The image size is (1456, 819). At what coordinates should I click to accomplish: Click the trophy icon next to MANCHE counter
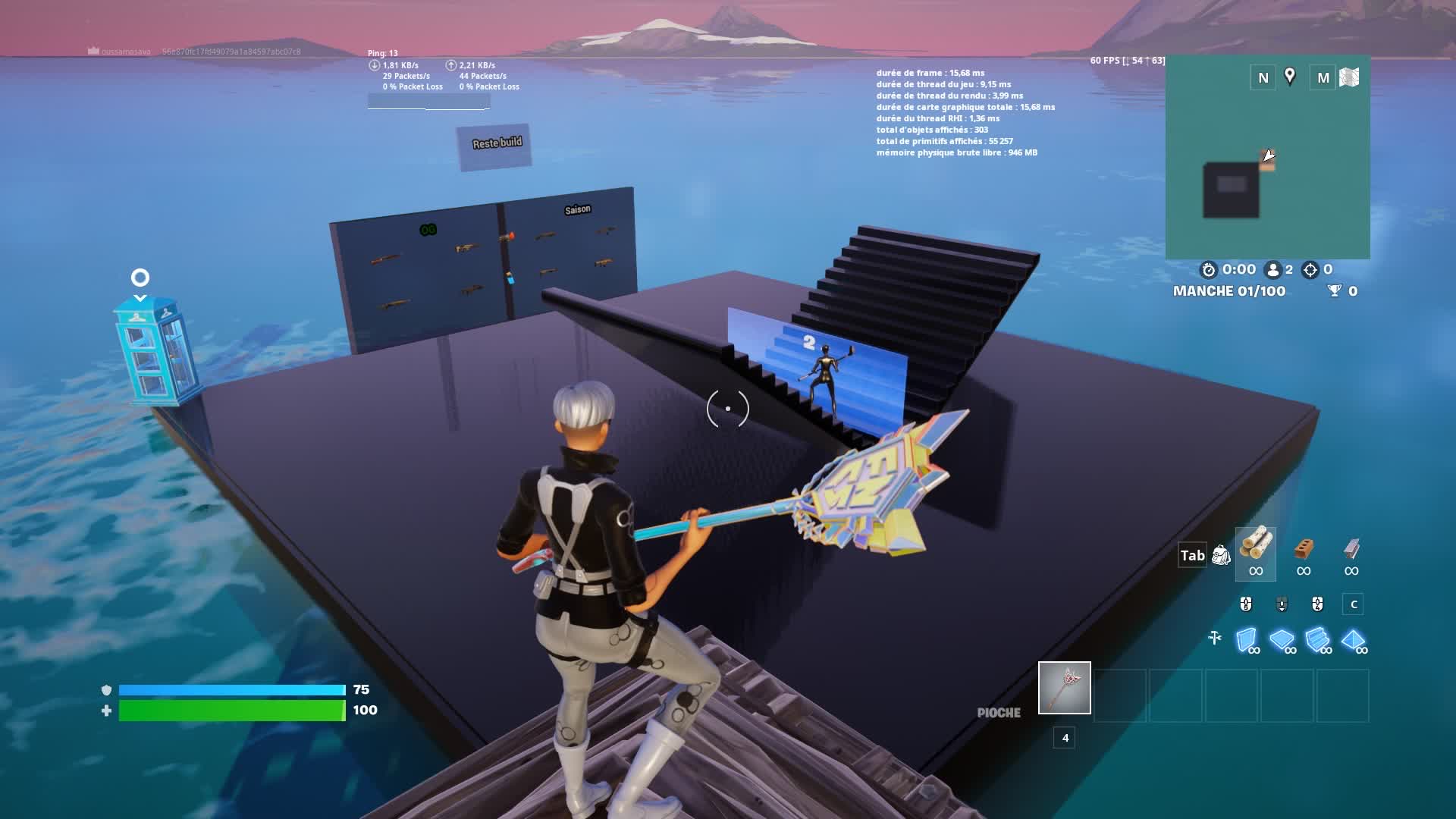[x=1334, y=290]
